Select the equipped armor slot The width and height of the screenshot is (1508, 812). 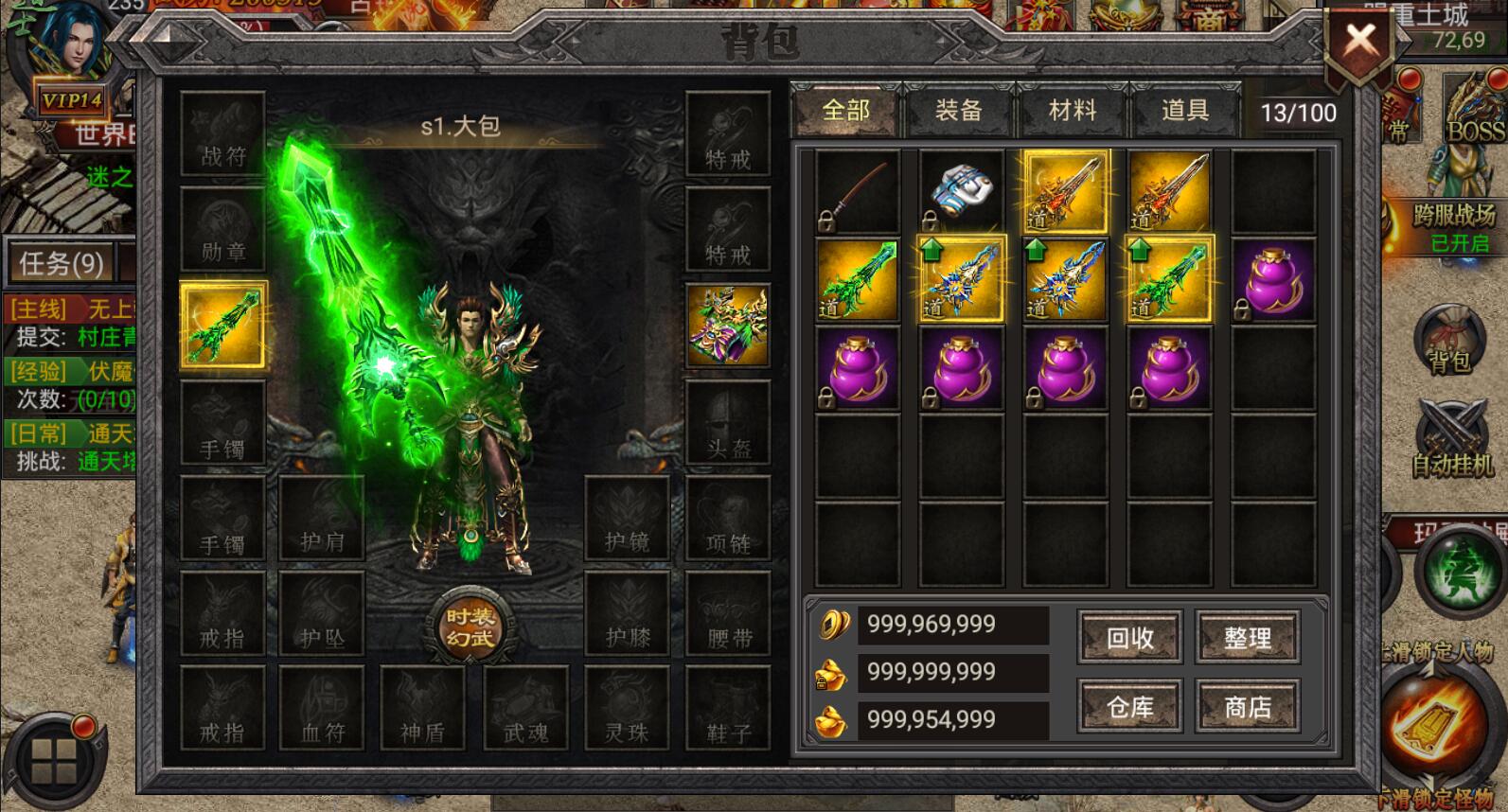(727, 325)
